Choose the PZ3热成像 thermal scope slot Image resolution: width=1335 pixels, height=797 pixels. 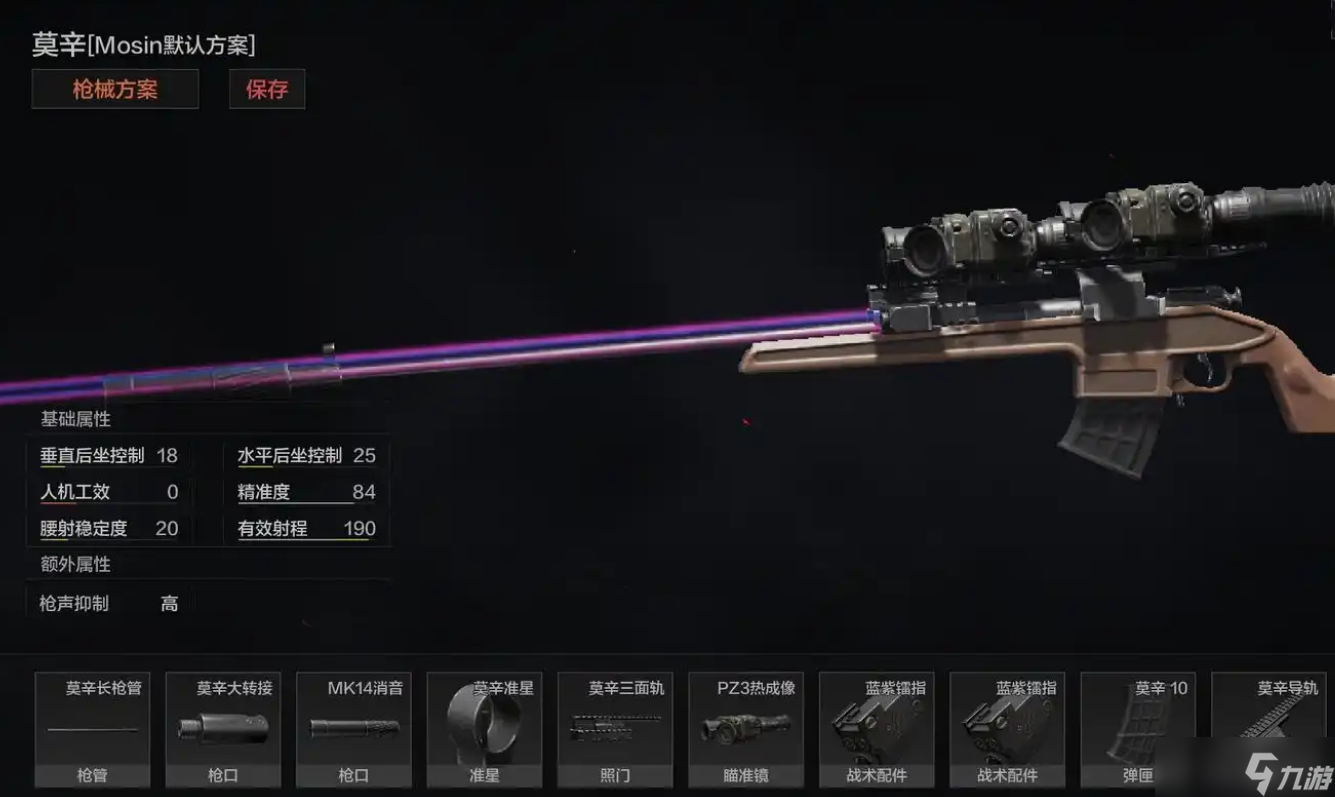[745, 729]
